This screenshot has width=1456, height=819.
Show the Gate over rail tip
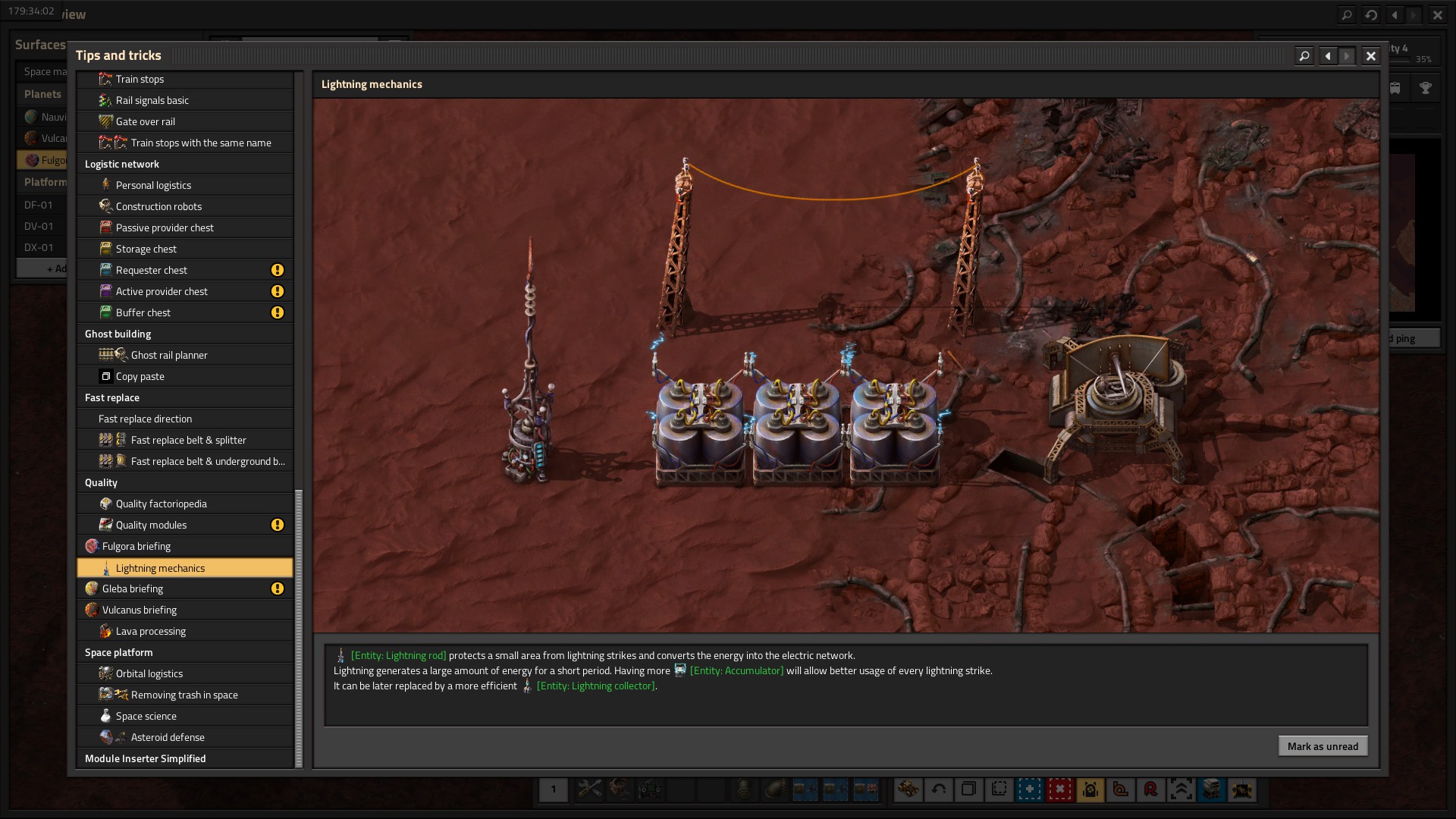point(145,121)
